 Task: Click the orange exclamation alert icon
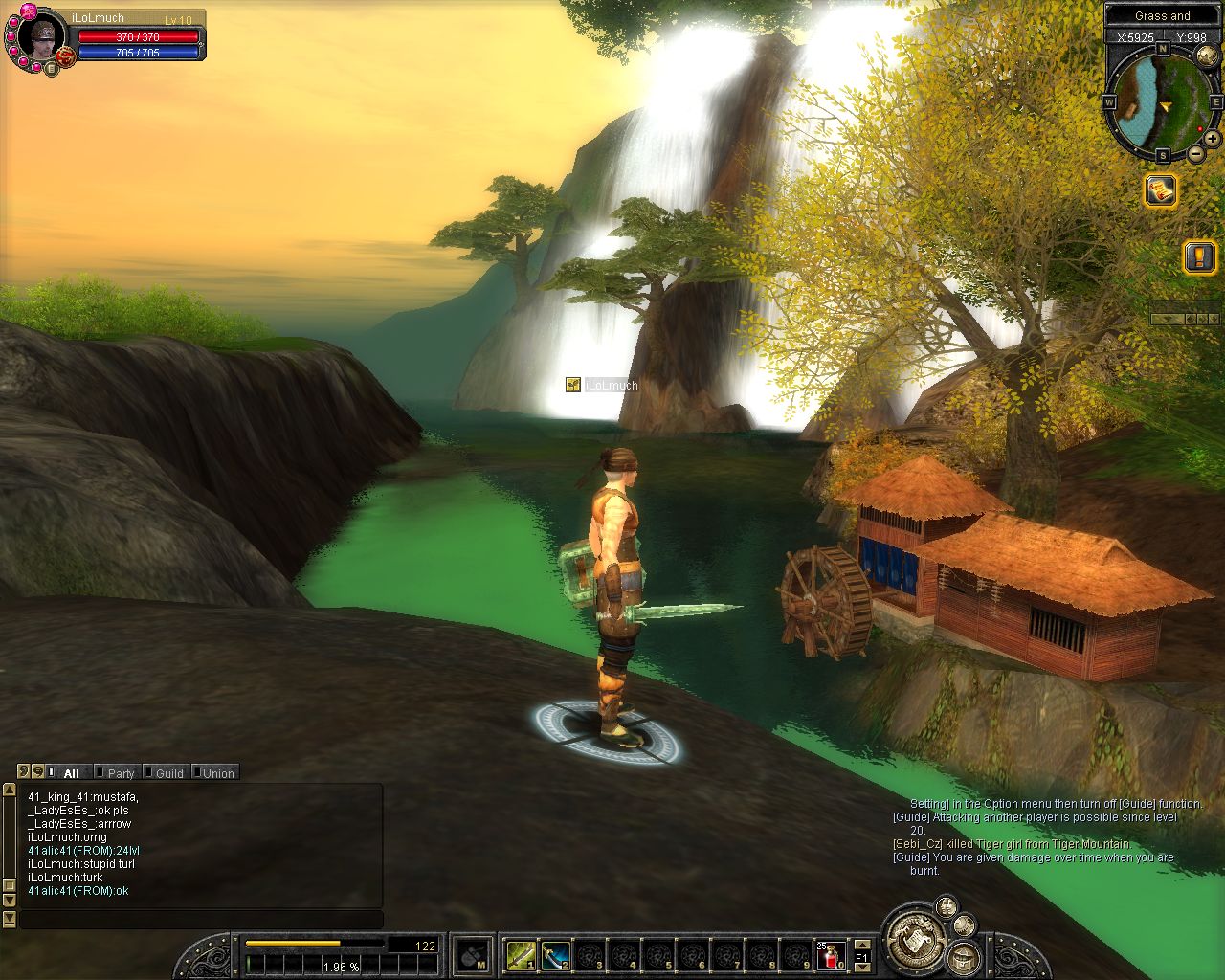(1199, 256)
